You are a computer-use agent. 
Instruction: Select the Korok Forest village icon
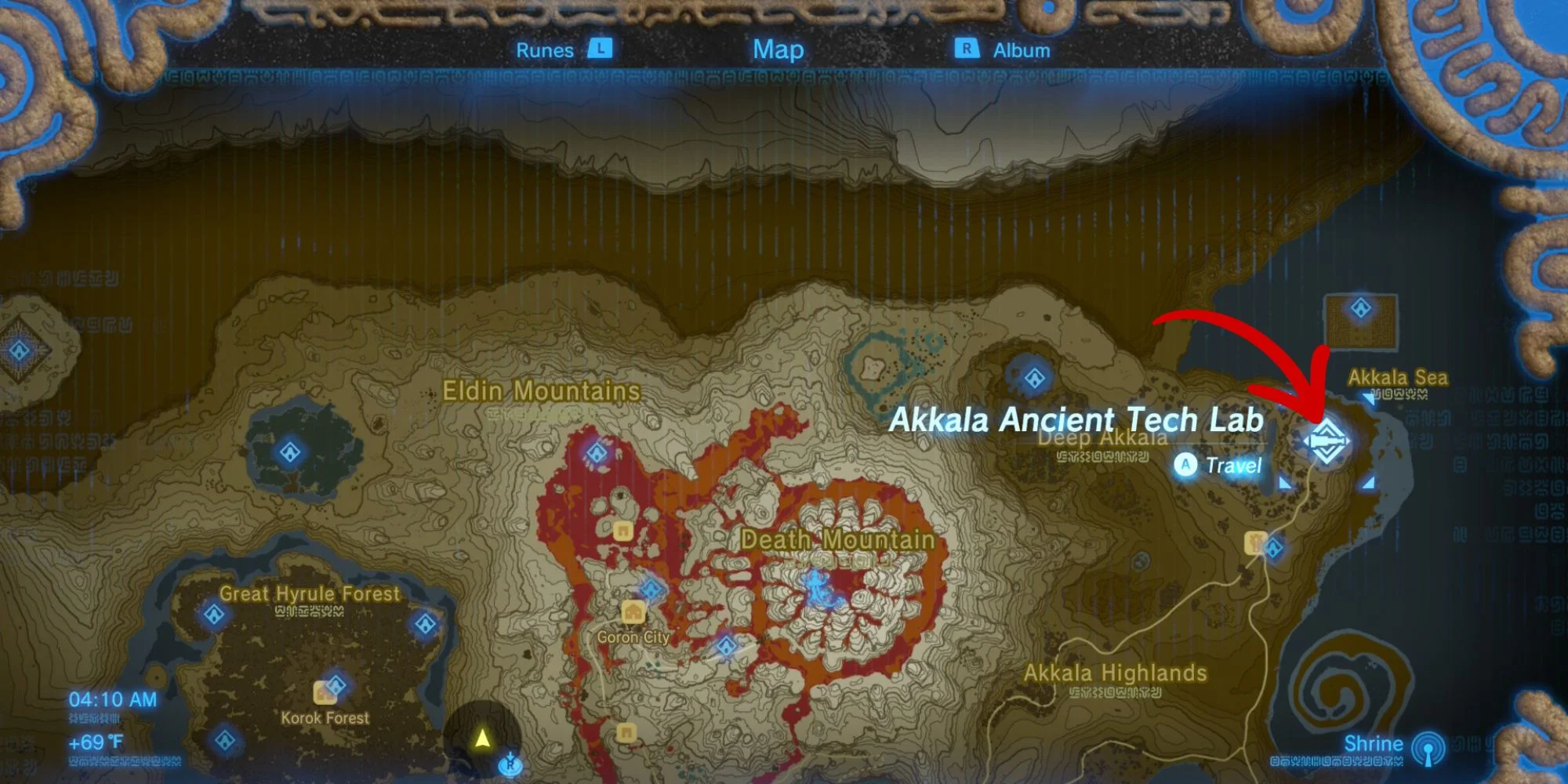click(x=325, y=693)
